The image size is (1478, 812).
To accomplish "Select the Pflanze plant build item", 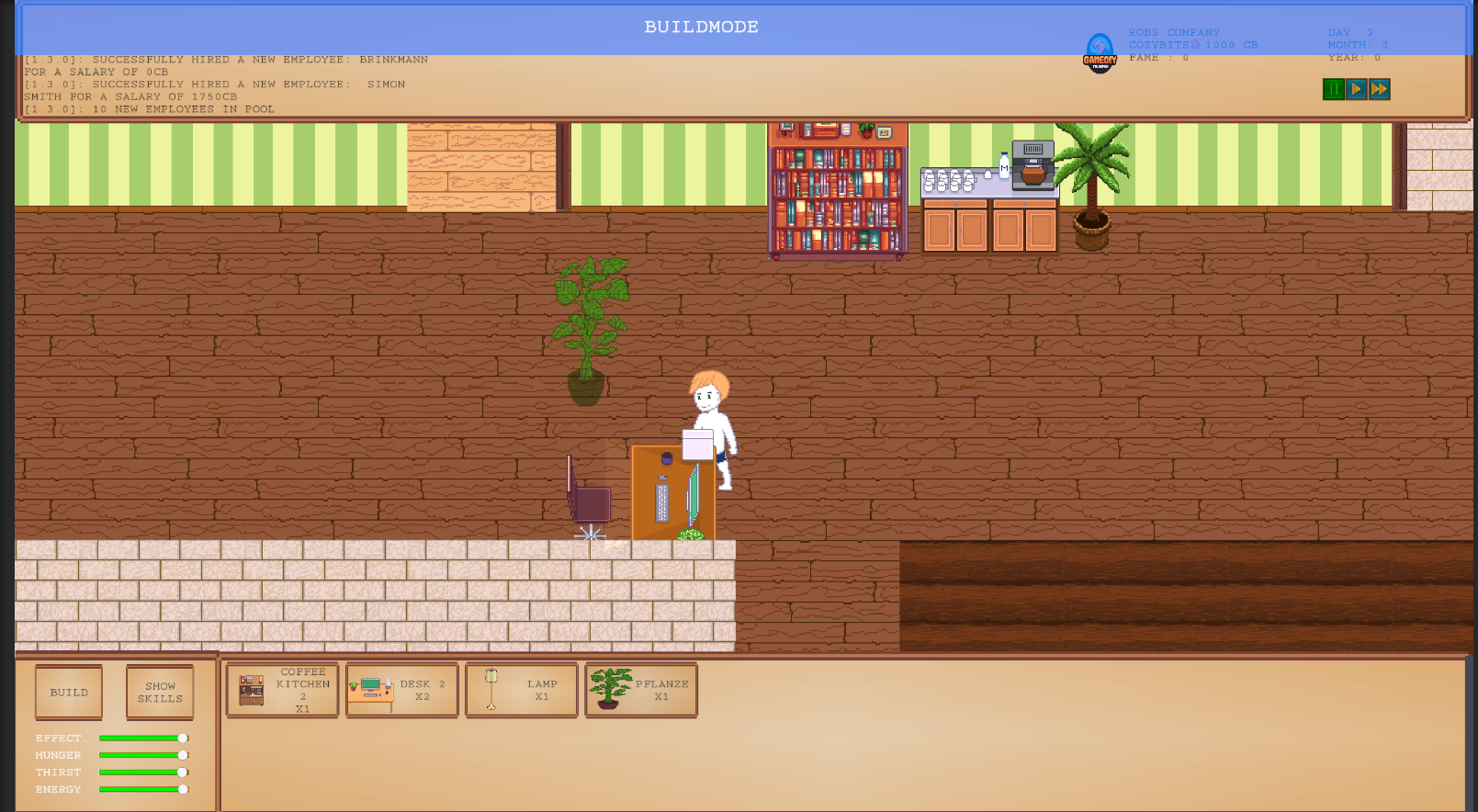I will point(641,690).
